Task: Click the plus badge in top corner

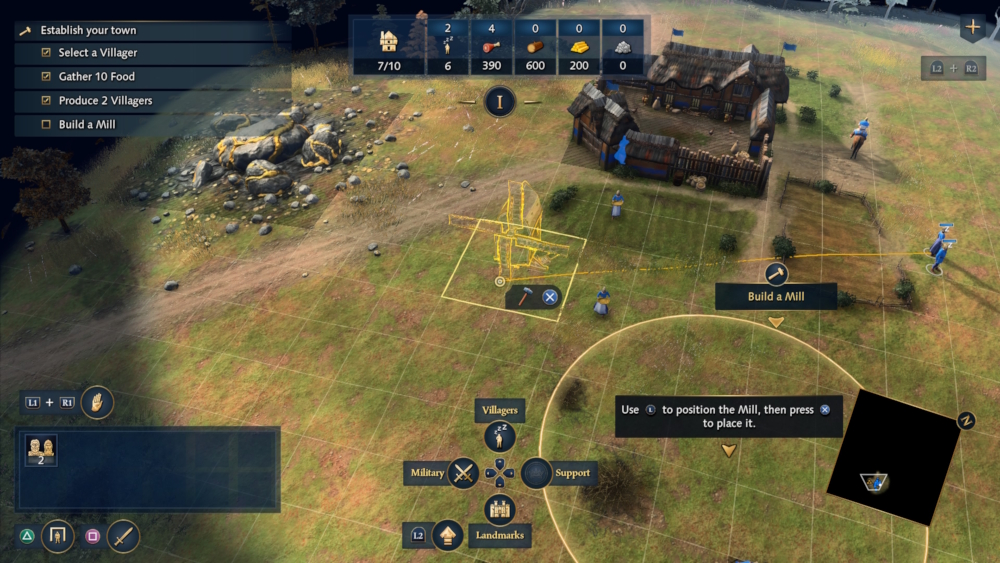Action: tap(972, 27)
